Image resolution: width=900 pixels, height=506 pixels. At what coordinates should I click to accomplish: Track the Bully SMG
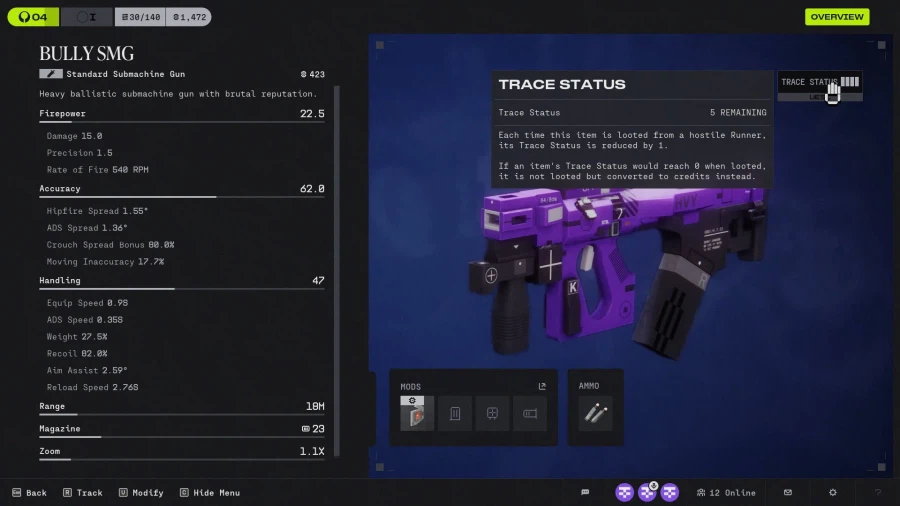point(82,493)
